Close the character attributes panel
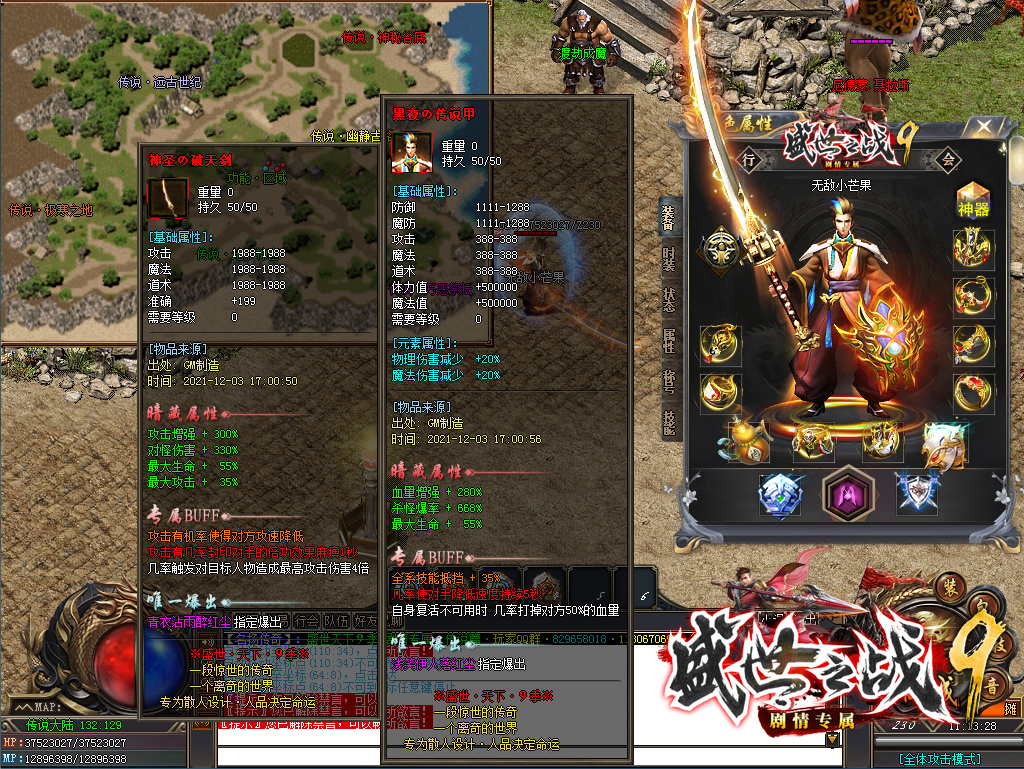 tap(984, 127)
